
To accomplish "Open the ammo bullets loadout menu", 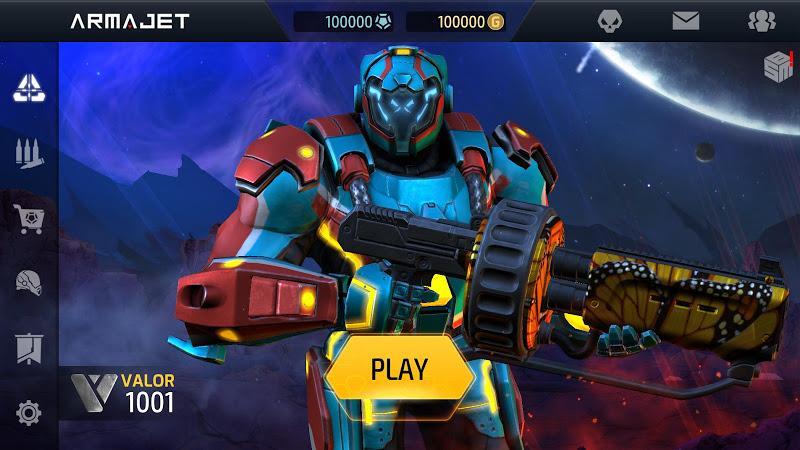I will click(x=28, y=153).
